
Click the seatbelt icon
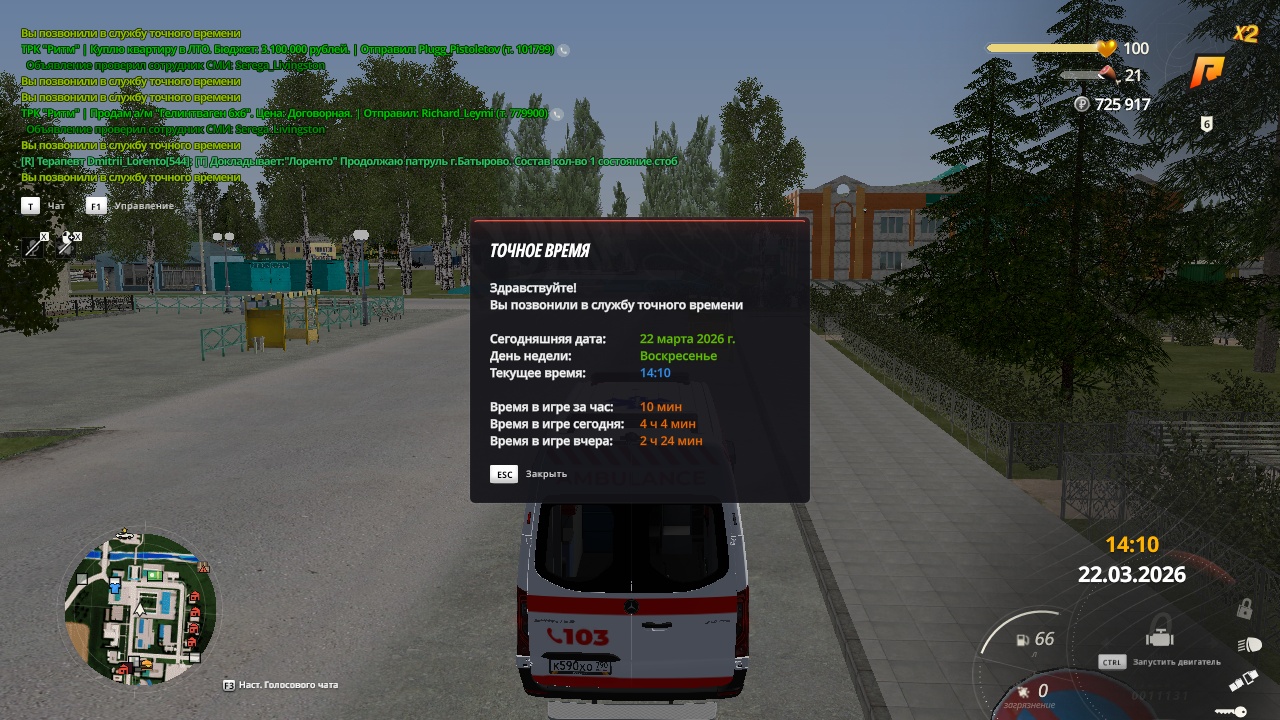tap(1242, 682)
